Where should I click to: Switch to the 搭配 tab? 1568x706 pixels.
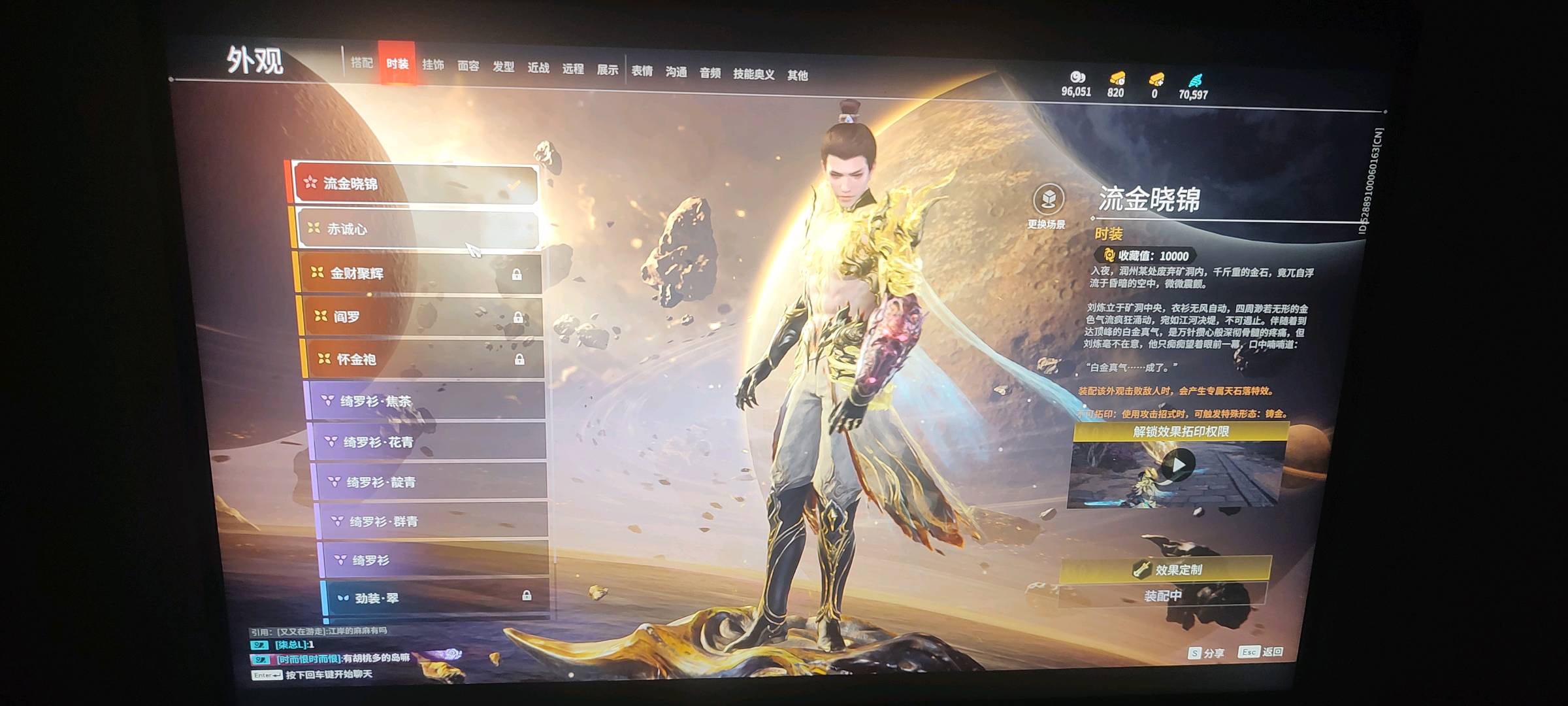pos(361,63)
